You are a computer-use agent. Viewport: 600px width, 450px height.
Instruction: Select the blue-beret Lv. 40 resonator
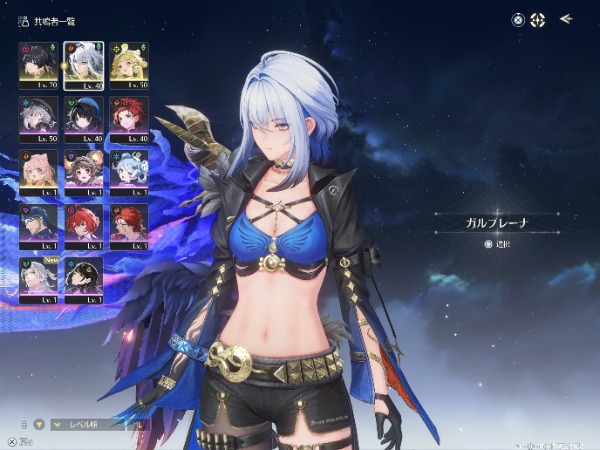pyautogui.click(x=84, y=119)
